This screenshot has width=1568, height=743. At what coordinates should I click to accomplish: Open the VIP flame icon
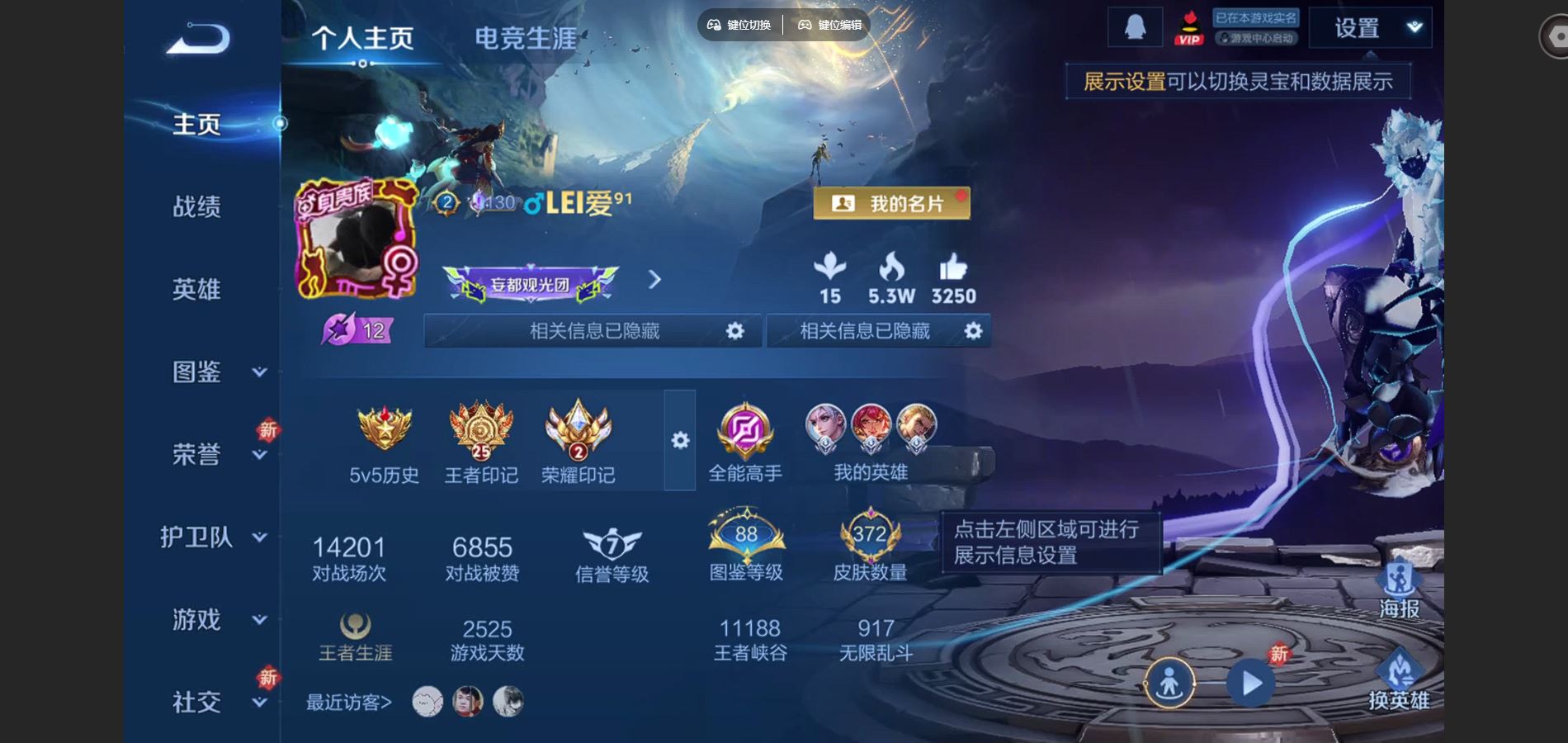(1189, 27)
